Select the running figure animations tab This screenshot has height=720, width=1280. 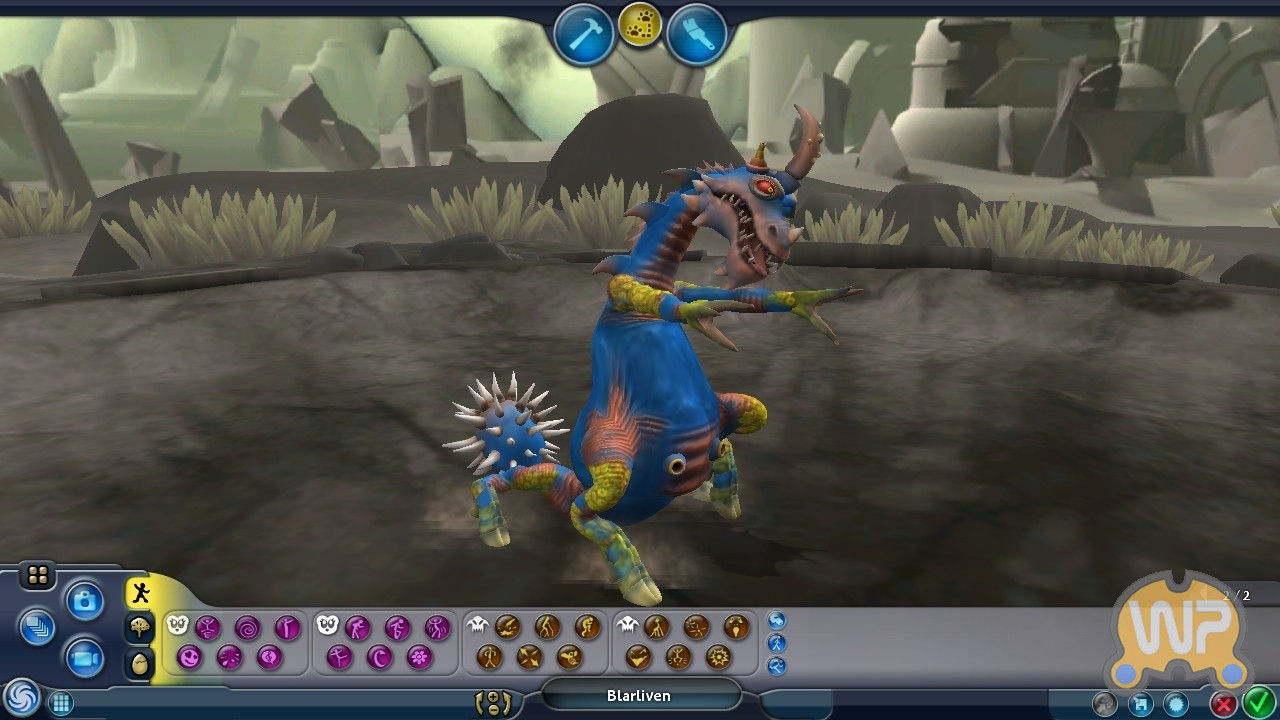pos(140,593)
